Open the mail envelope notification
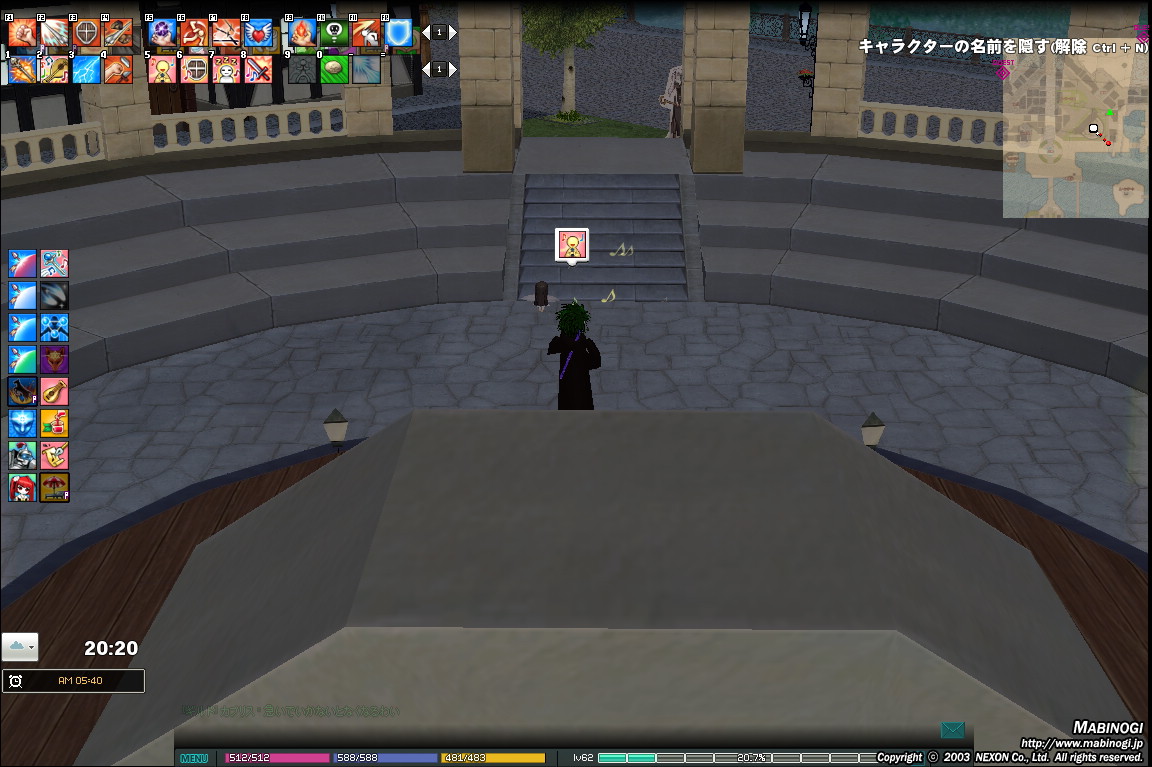The width and height of the screenshot is (1152, 767). tap(952, 730)
